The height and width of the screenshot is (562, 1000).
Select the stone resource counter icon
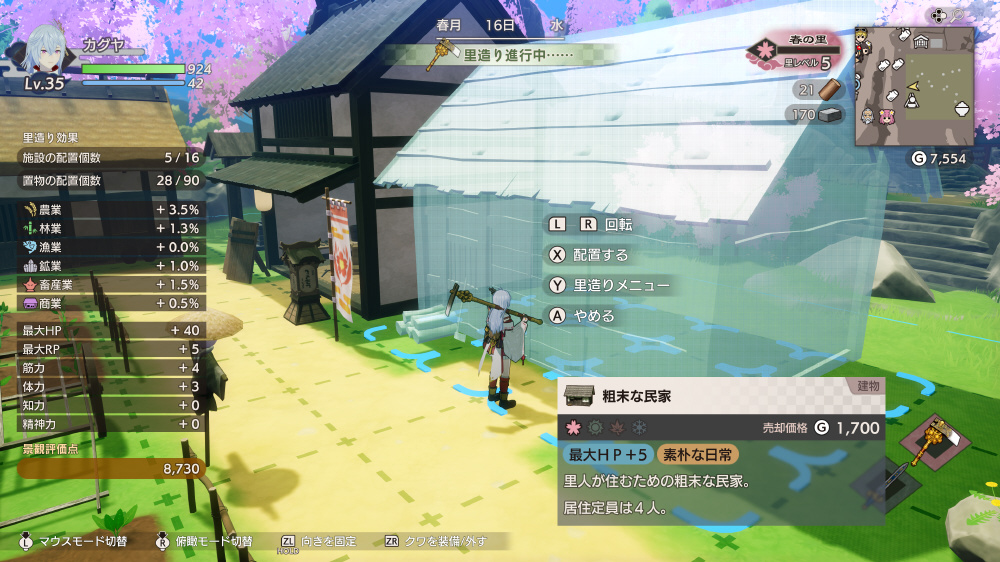pyautogui.click(x=830, y=115)
